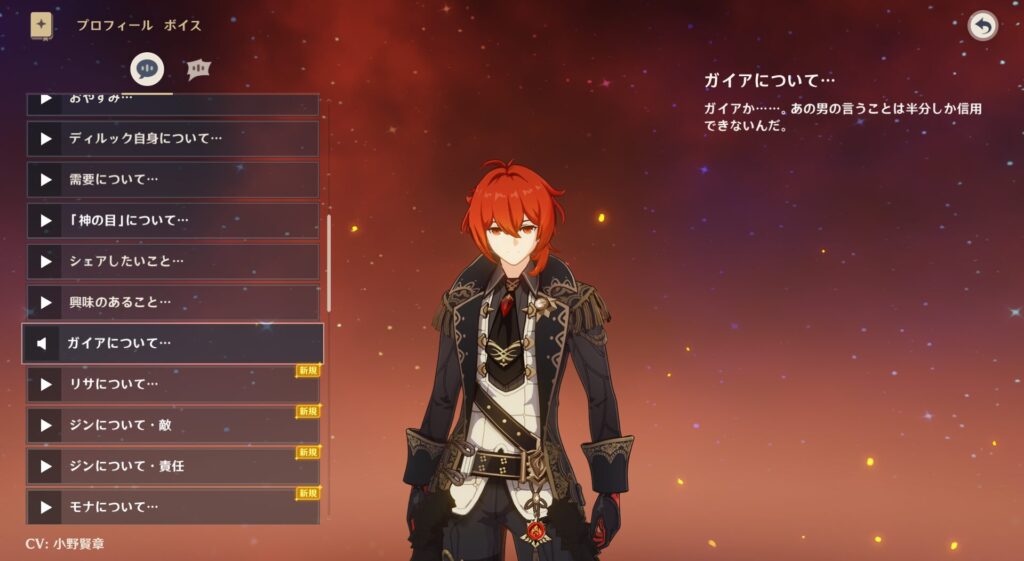Play the 需要について voice line
The width and height of the screenshot is (1024, 561).
(45, 180)
